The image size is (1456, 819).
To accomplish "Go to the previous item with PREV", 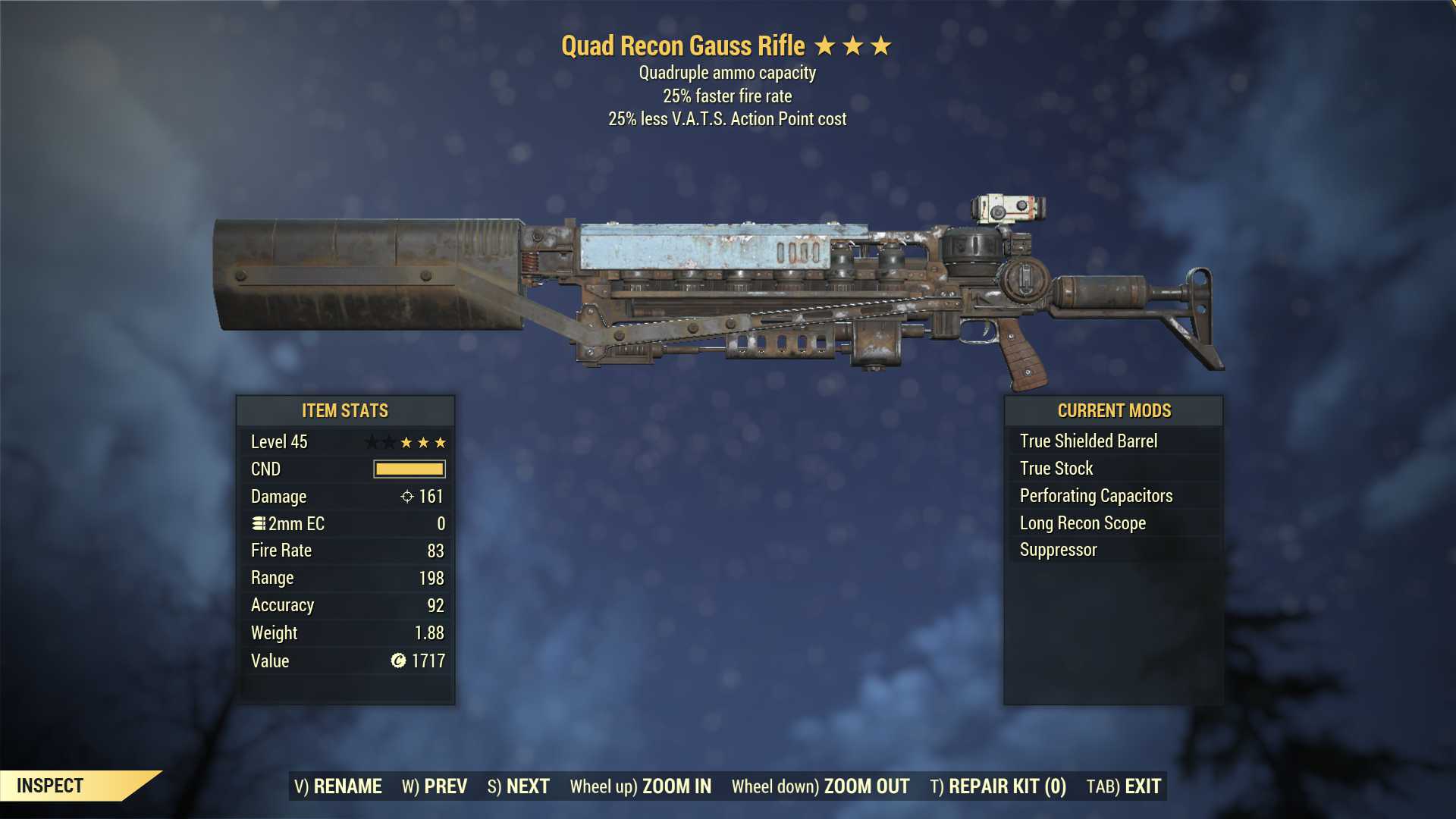I will [x=435, y=786].
